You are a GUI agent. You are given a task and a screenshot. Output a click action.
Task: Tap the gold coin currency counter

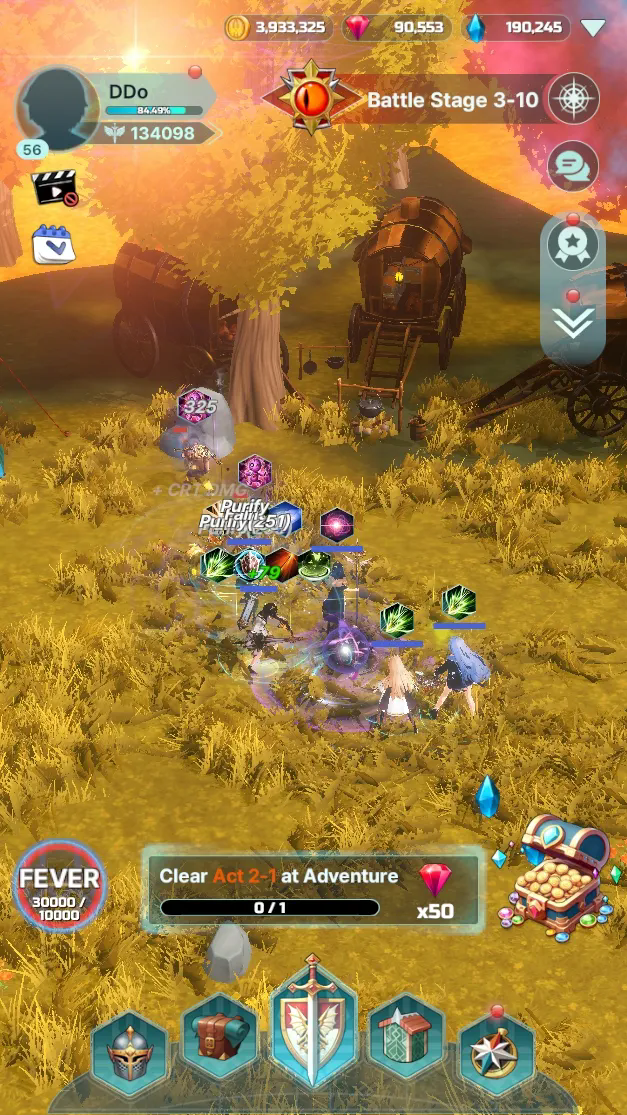coord(277,27)
